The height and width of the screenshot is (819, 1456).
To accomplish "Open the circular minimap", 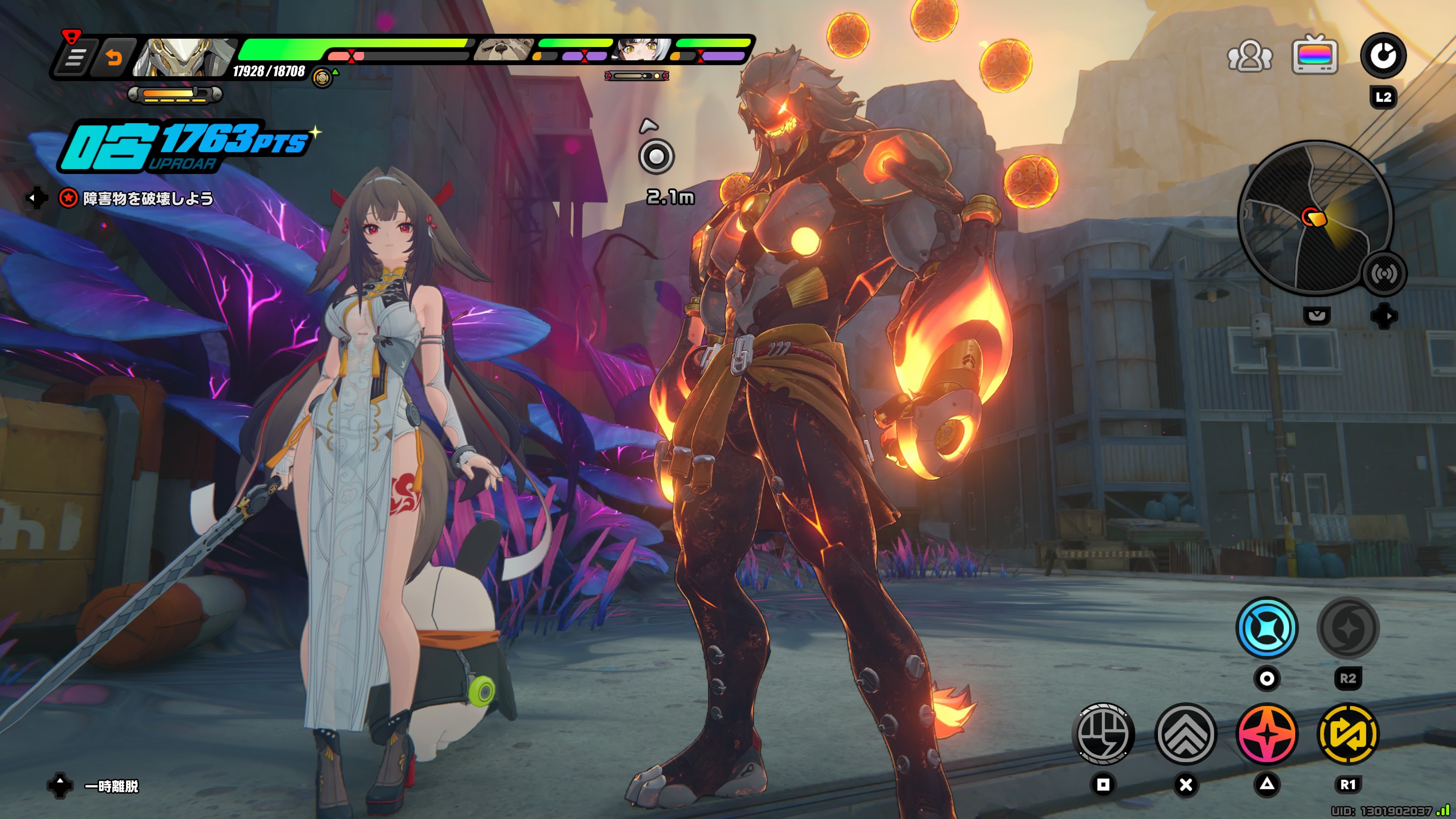I will 1315,218.
